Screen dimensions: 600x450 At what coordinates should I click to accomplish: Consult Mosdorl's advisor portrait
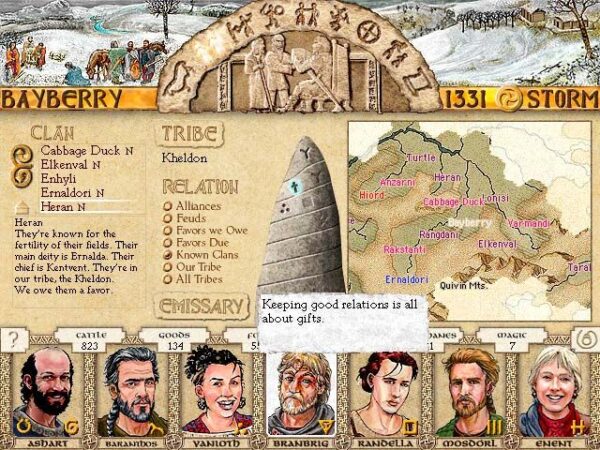(x=472, y=392)
